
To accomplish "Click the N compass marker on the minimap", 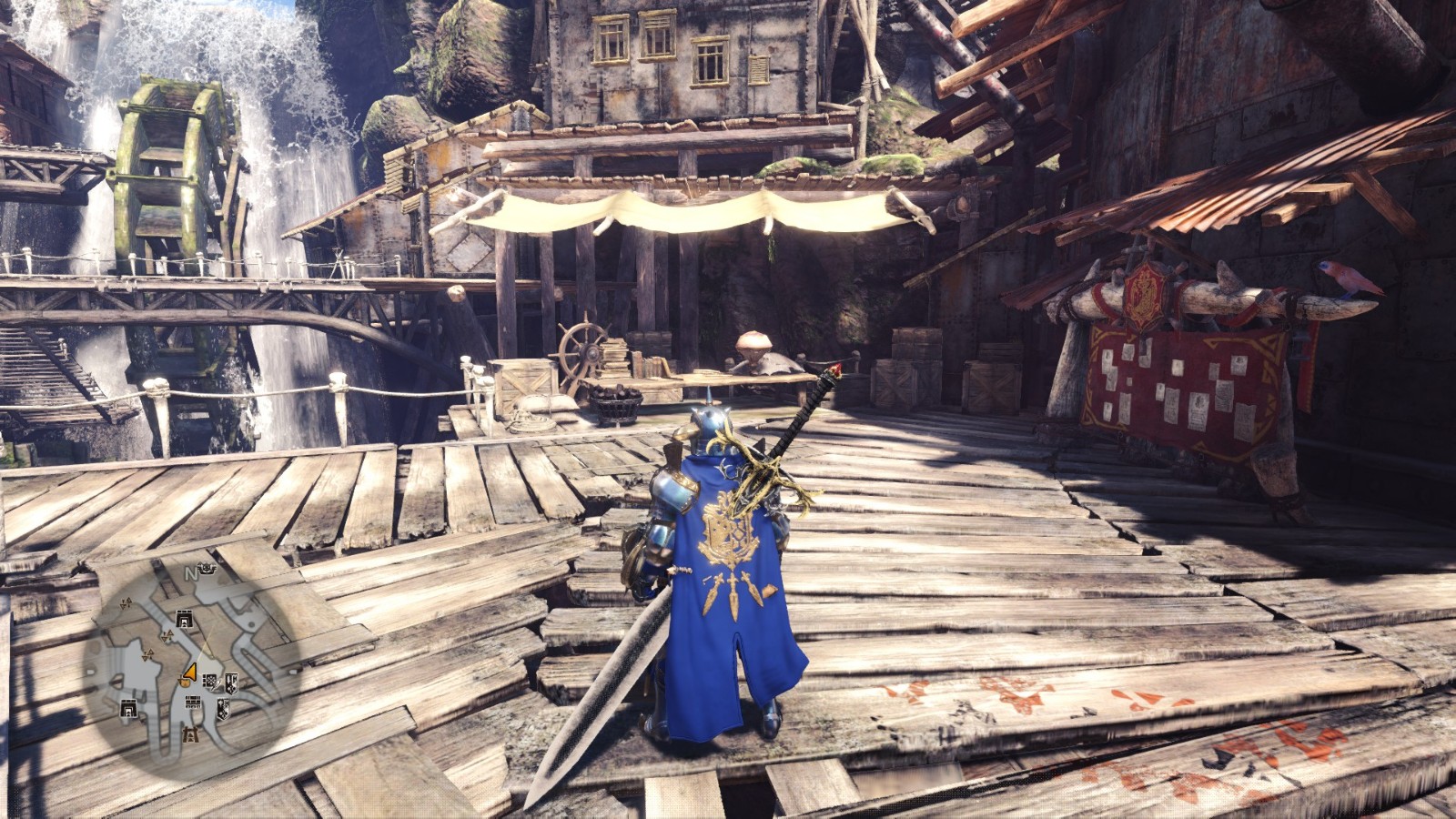I will click(192, 573).
